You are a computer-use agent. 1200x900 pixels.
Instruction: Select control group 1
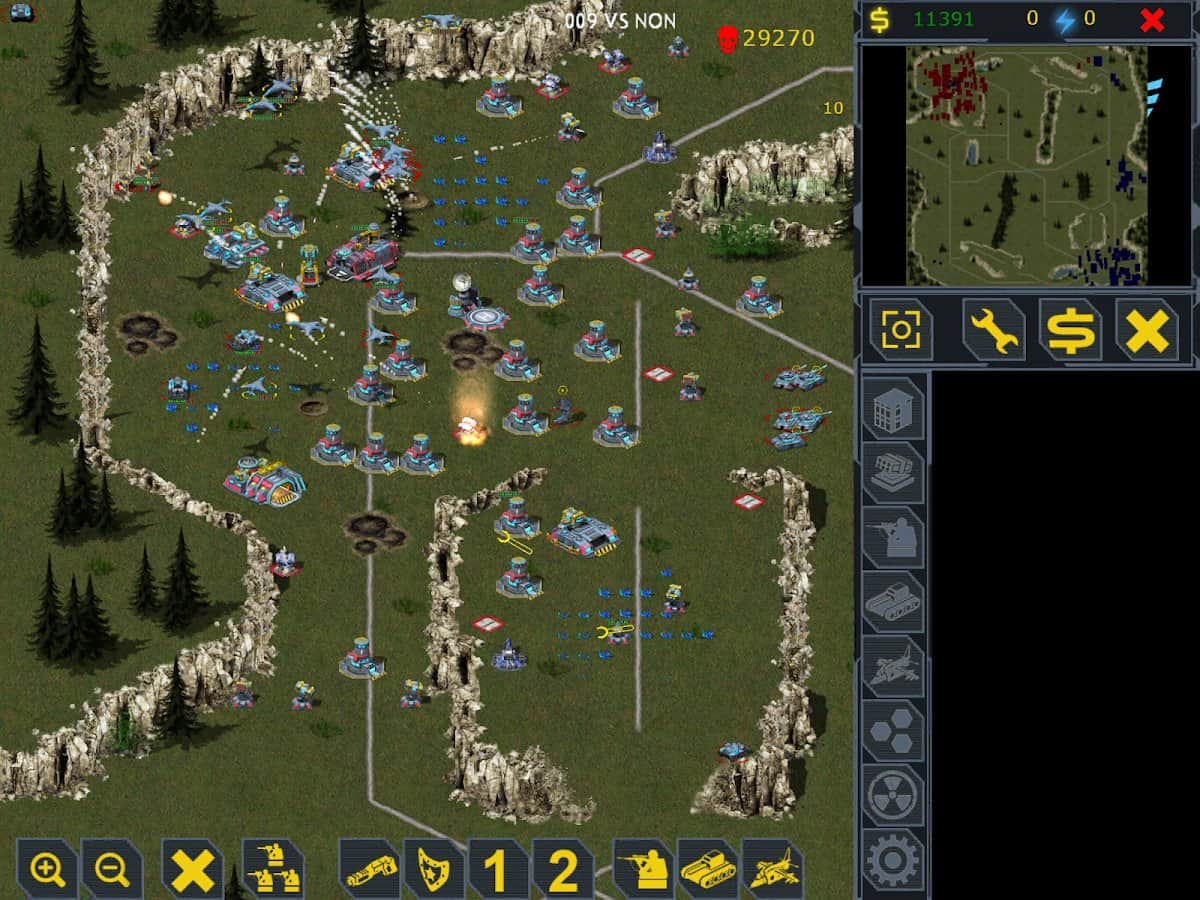pos(497,869)
